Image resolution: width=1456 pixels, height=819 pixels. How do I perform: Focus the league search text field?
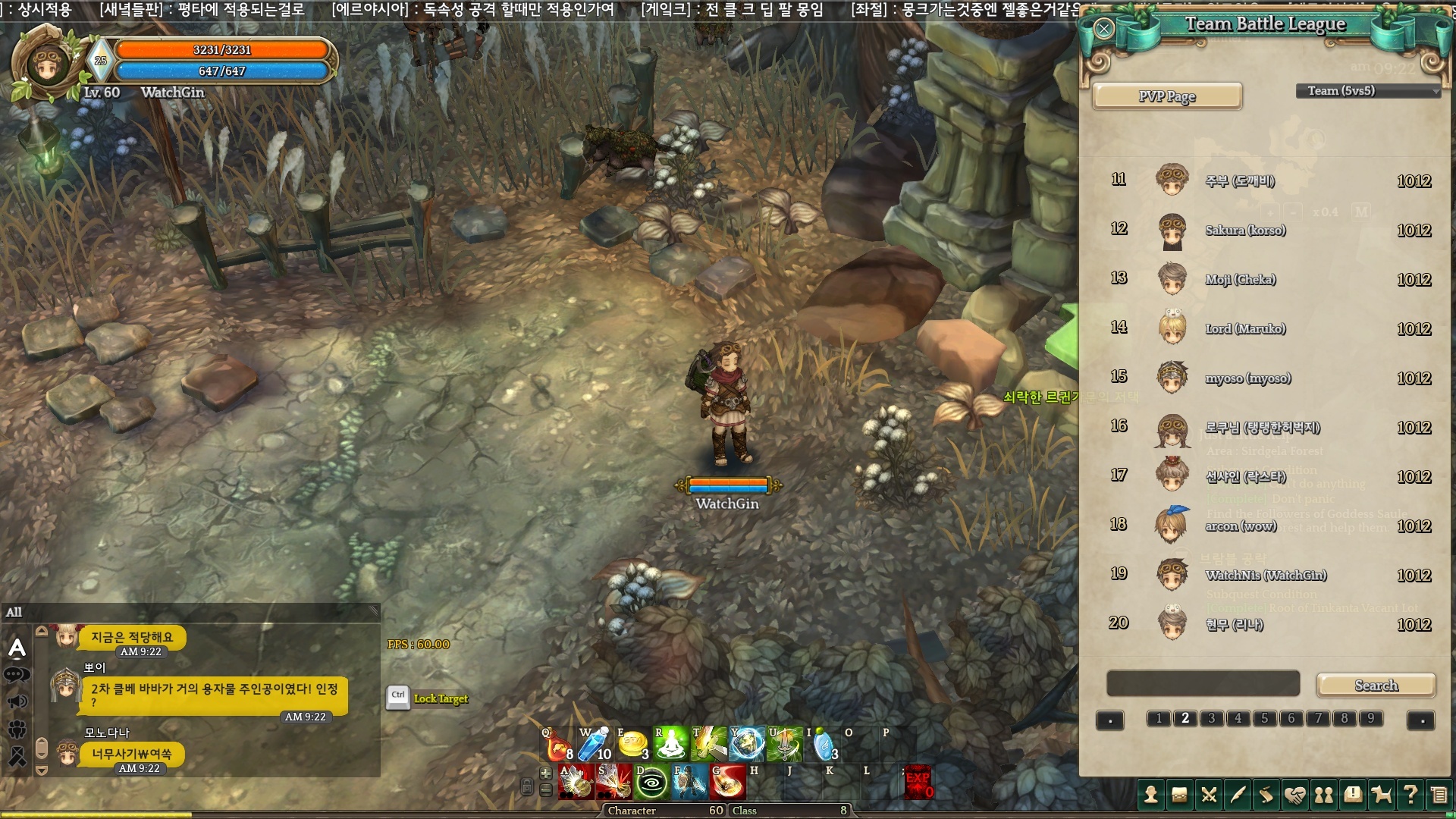tap(1203, 683)
